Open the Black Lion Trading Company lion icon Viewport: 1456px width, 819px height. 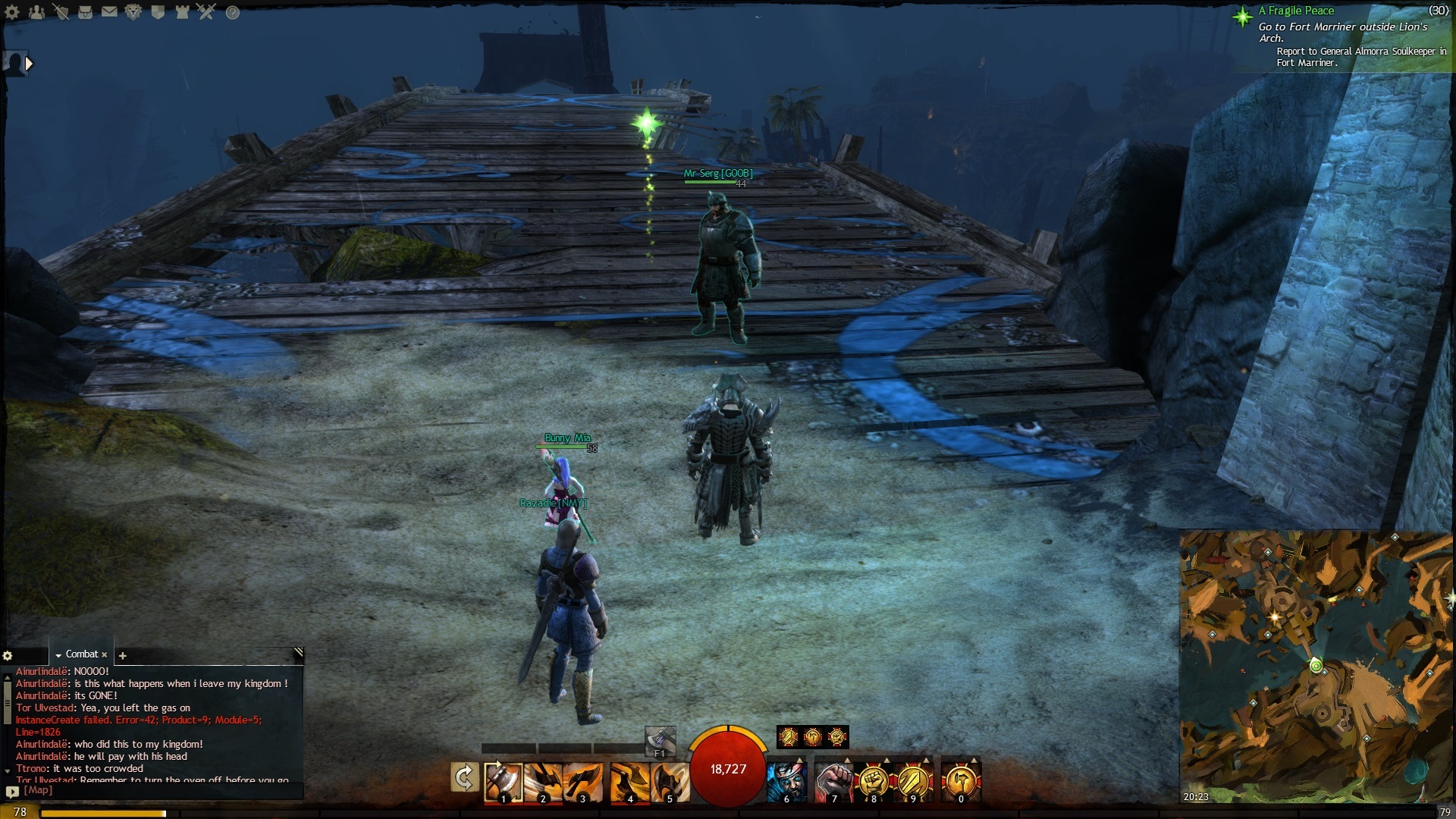tap(133, 12)
